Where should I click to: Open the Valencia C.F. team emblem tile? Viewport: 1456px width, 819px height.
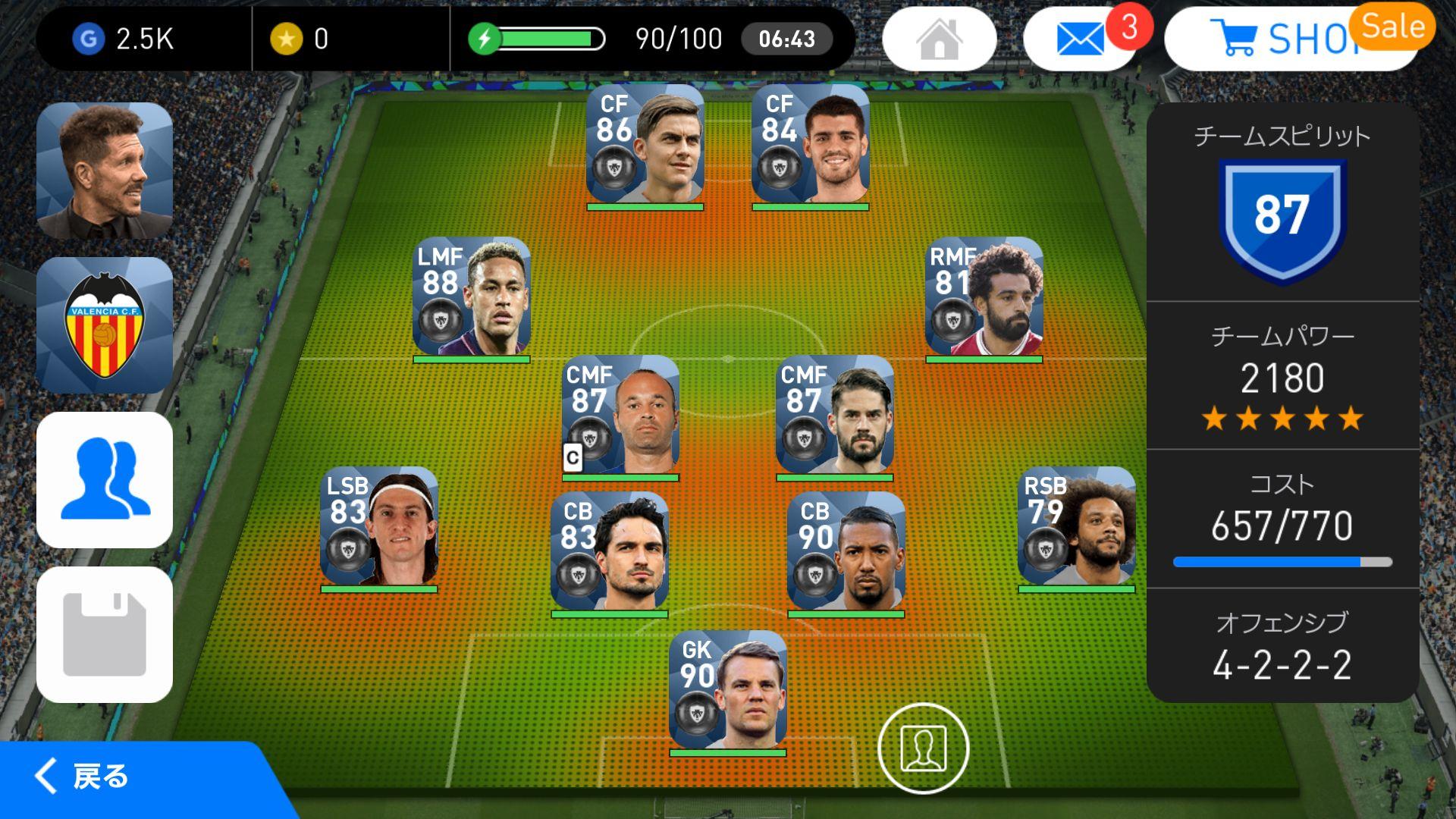click(x=105, y=326)
